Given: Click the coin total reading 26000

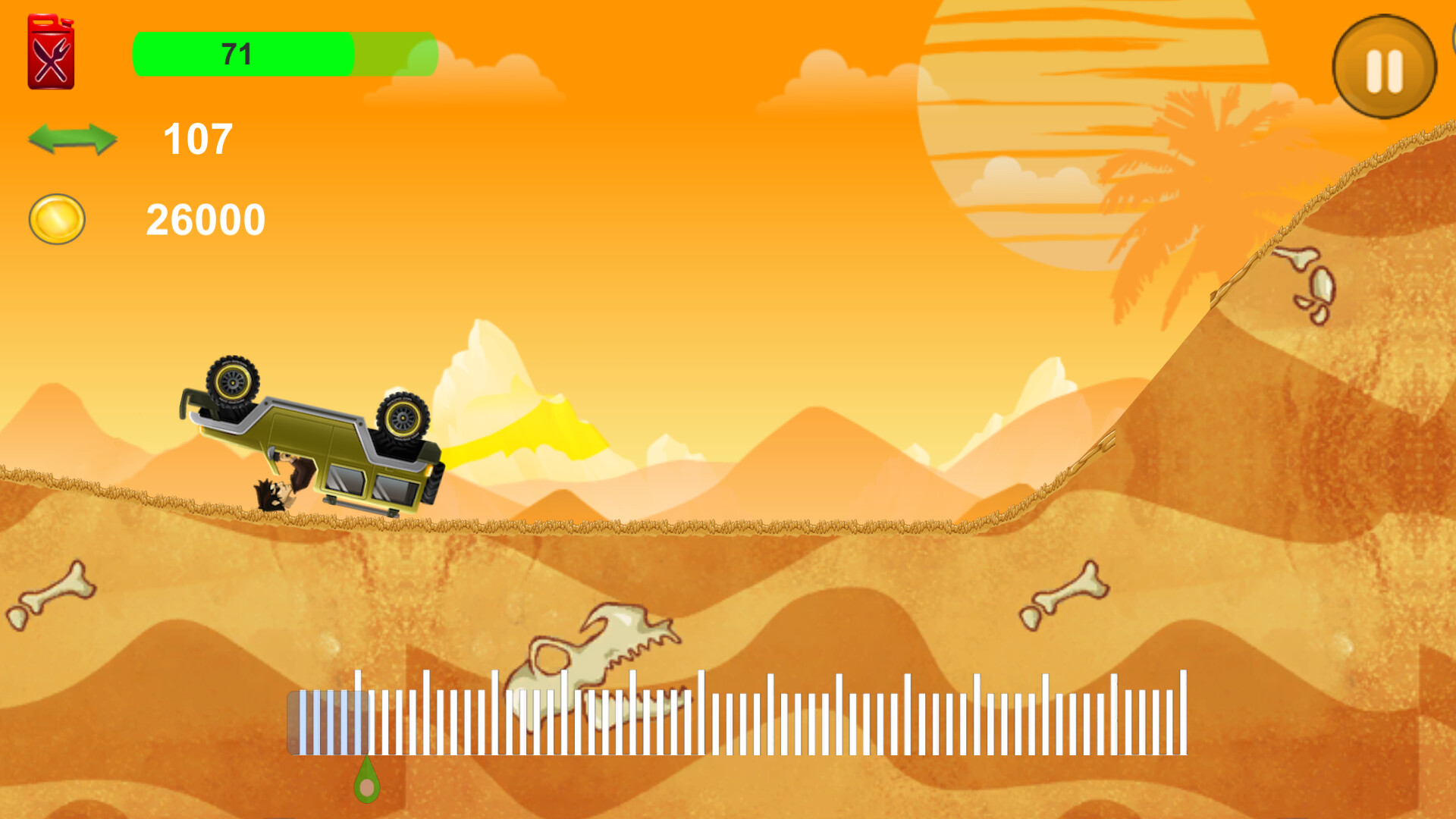Looking at the screenshot, I should tap(205, 218).
